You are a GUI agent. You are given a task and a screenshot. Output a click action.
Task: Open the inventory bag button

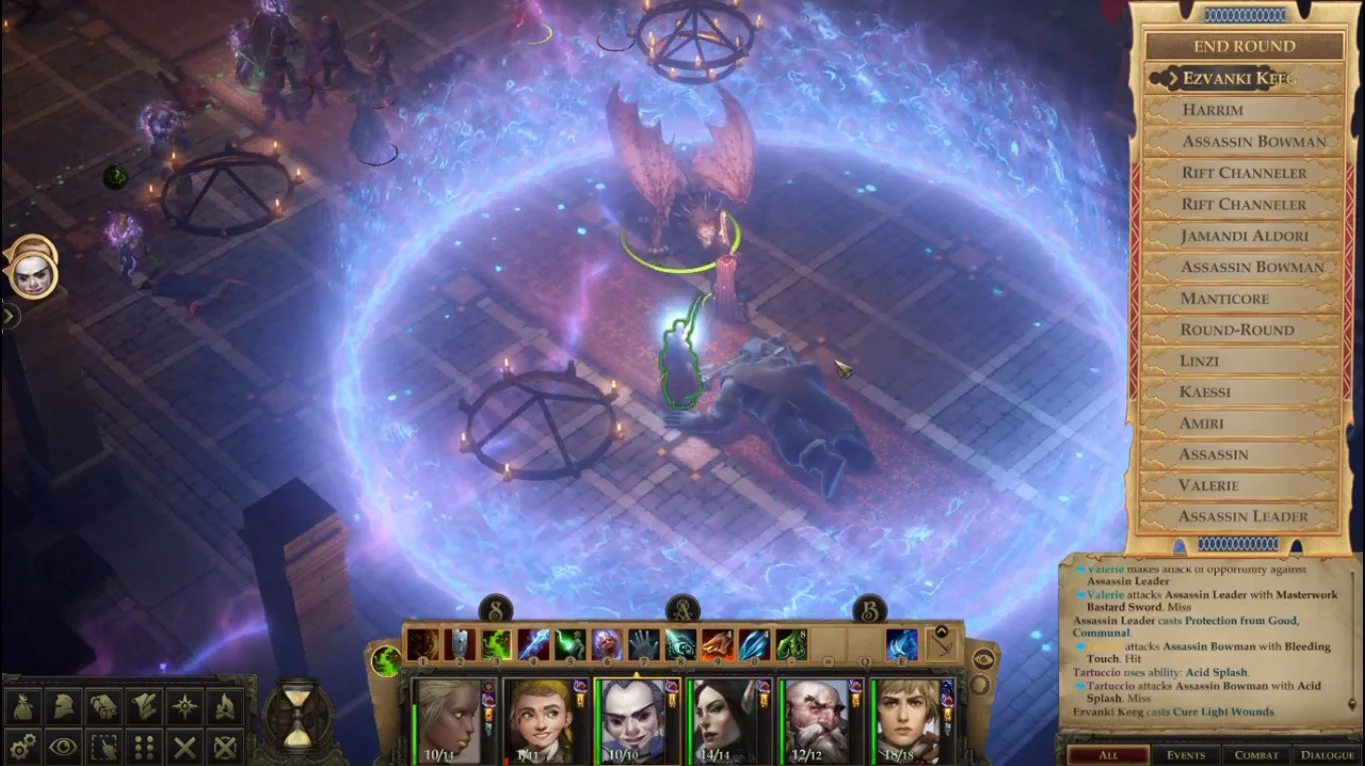[x=24, y=707]
